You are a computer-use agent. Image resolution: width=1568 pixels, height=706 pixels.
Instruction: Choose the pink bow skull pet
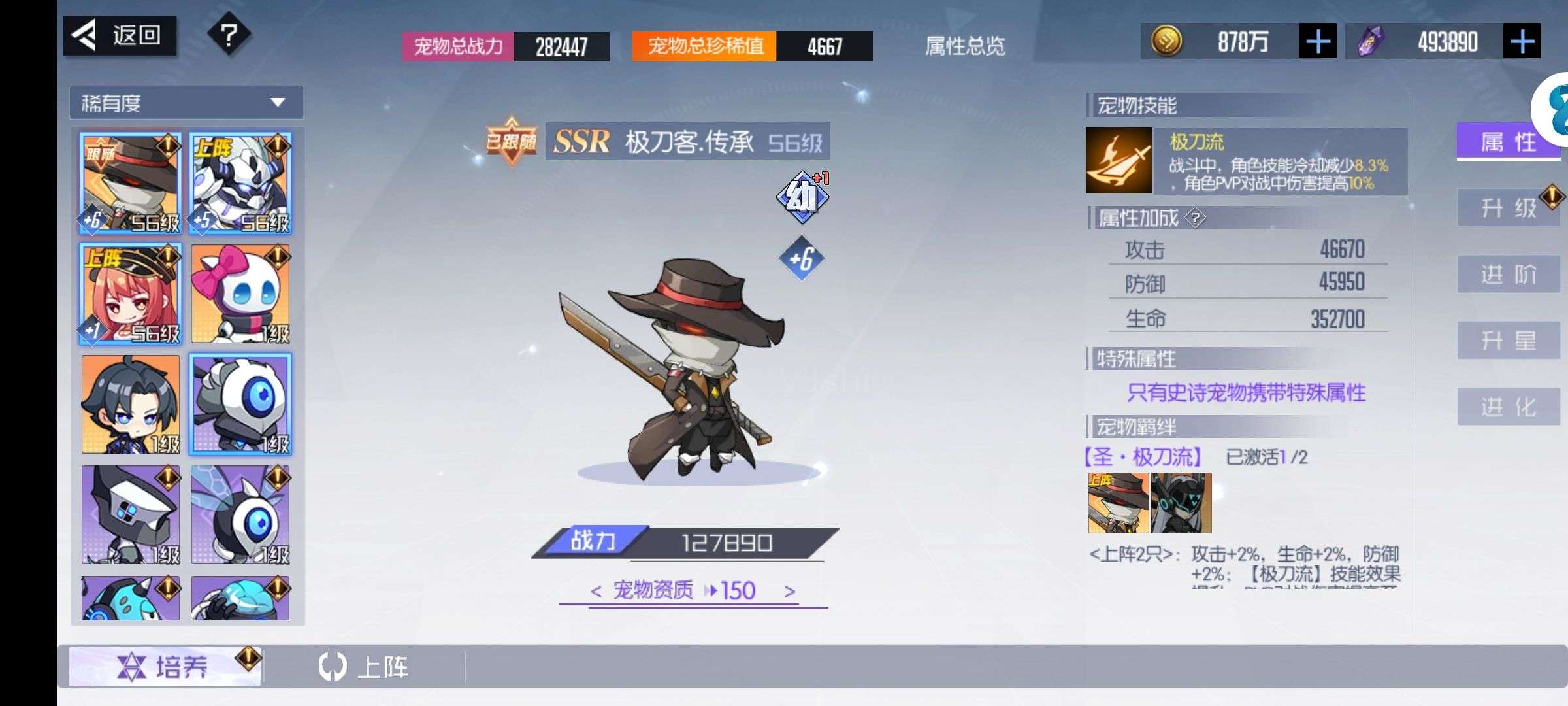tap(240, 294)
